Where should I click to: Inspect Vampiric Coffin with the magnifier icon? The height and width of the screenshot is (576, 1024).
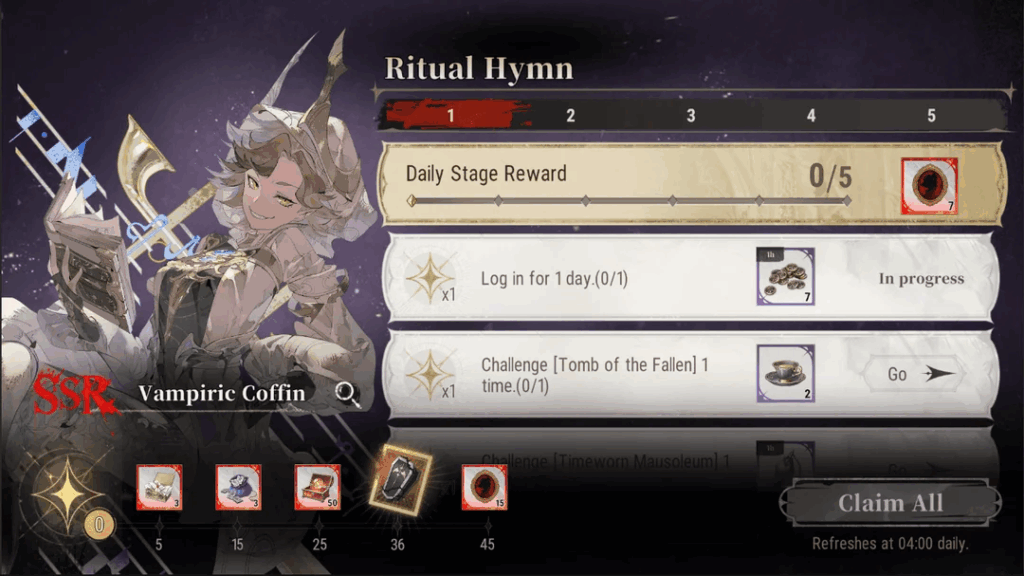coord(348,393)
